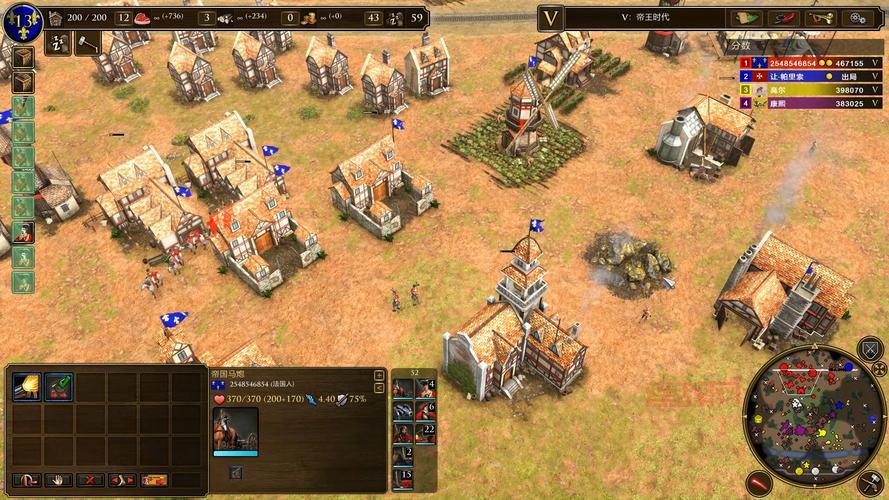The width and height of the screenshot is (889, 500).
Task: Click the Roman numeral V age emblem
Action: (551, 17)
